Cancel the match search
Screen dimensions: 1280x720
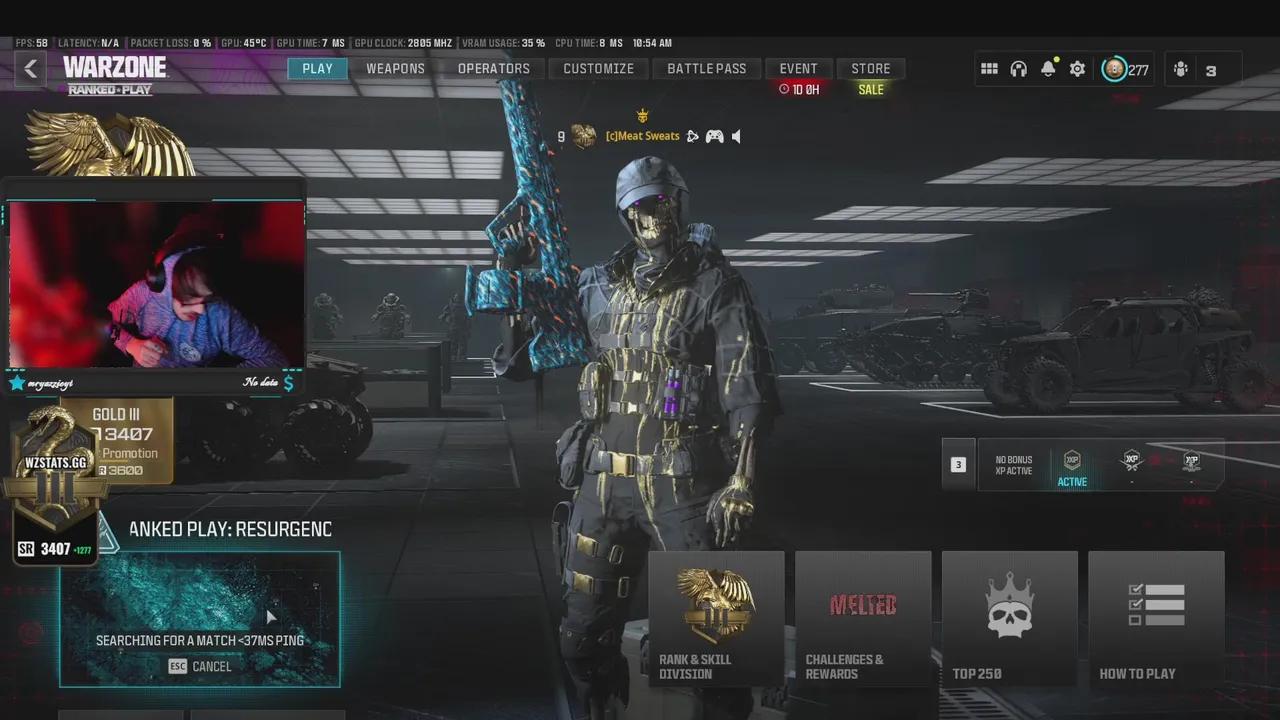(200, 667)
